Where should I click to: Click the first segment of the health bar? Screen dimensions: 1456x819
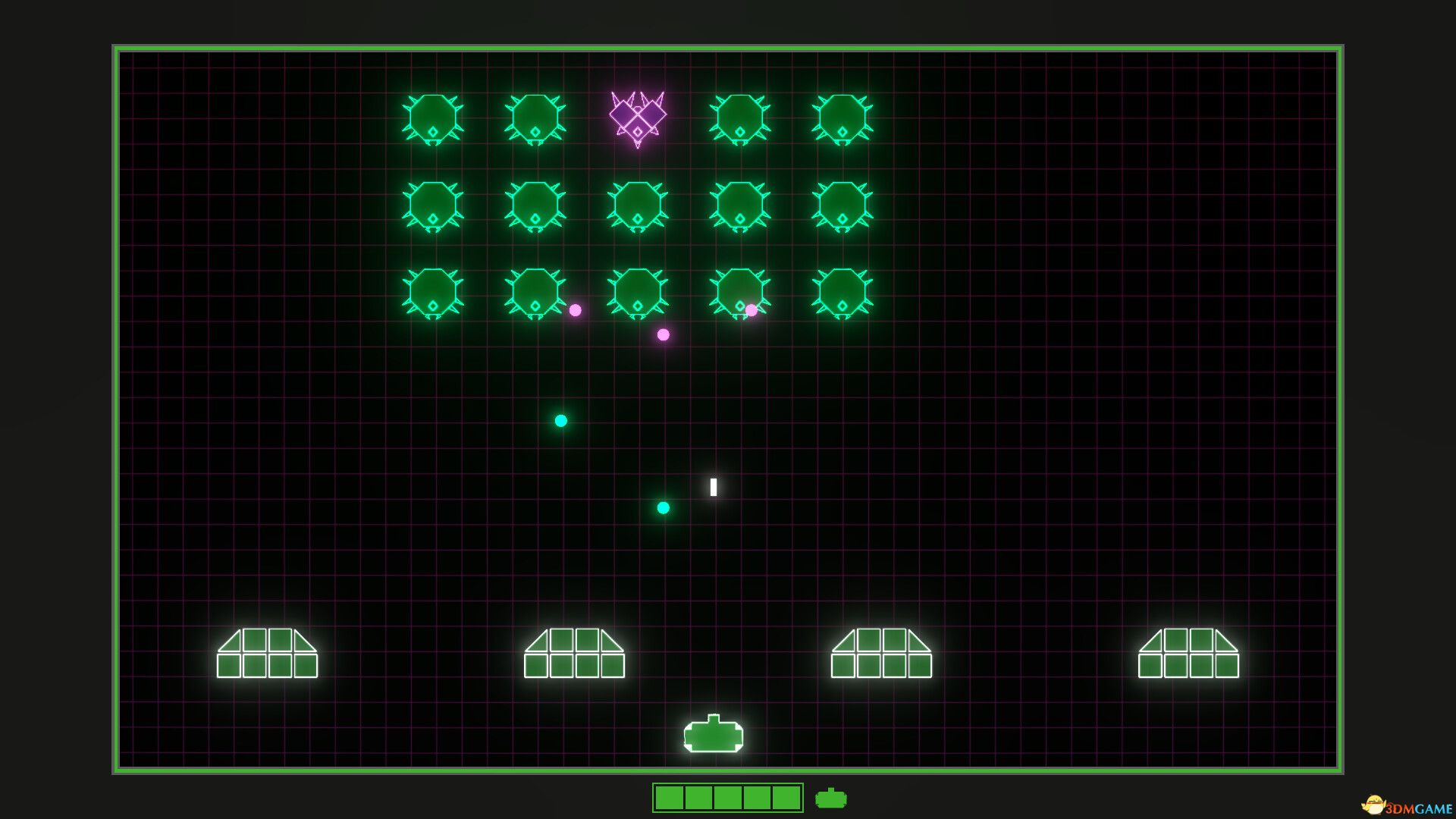tap(671, 798)
